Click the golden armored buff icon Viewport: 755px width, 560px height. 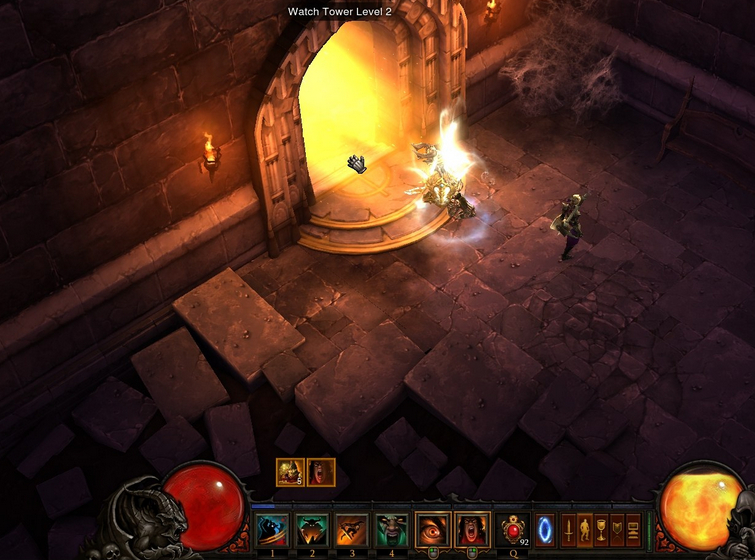(x=290, y=472)
